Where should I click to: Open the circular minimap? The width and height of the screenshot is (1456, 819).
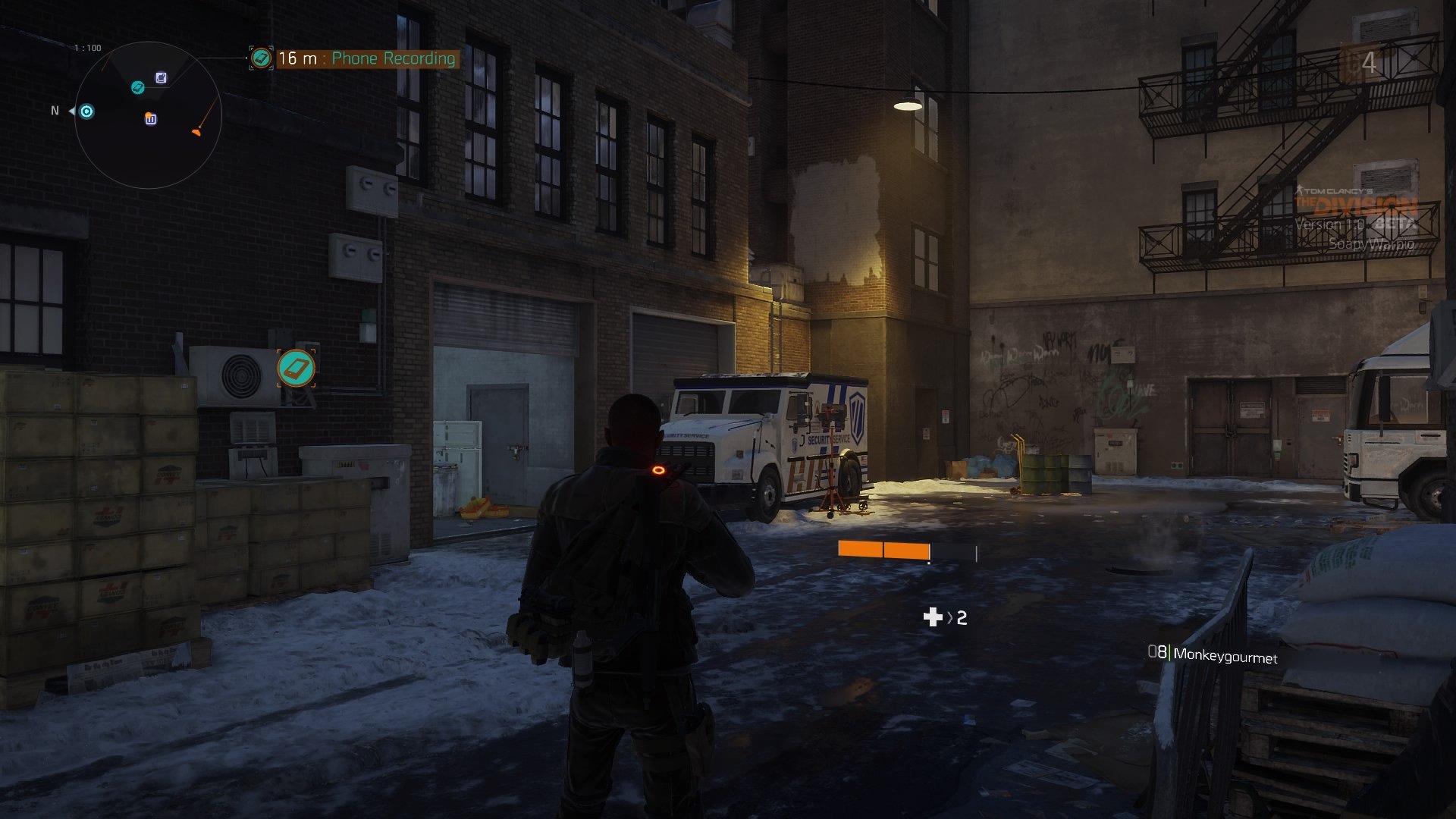(148, 115)
